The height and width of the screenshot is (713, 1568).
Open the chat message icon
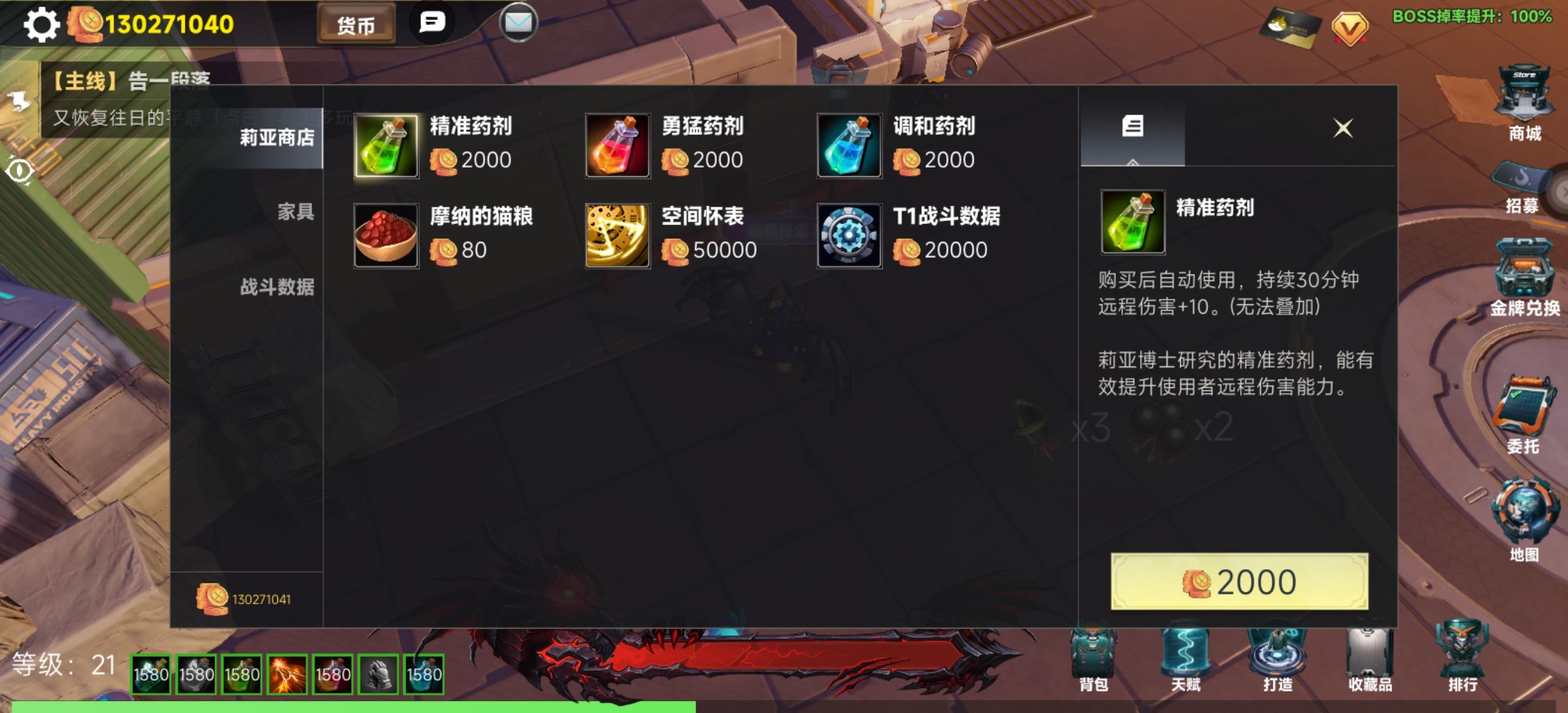[x=432, y=23]
